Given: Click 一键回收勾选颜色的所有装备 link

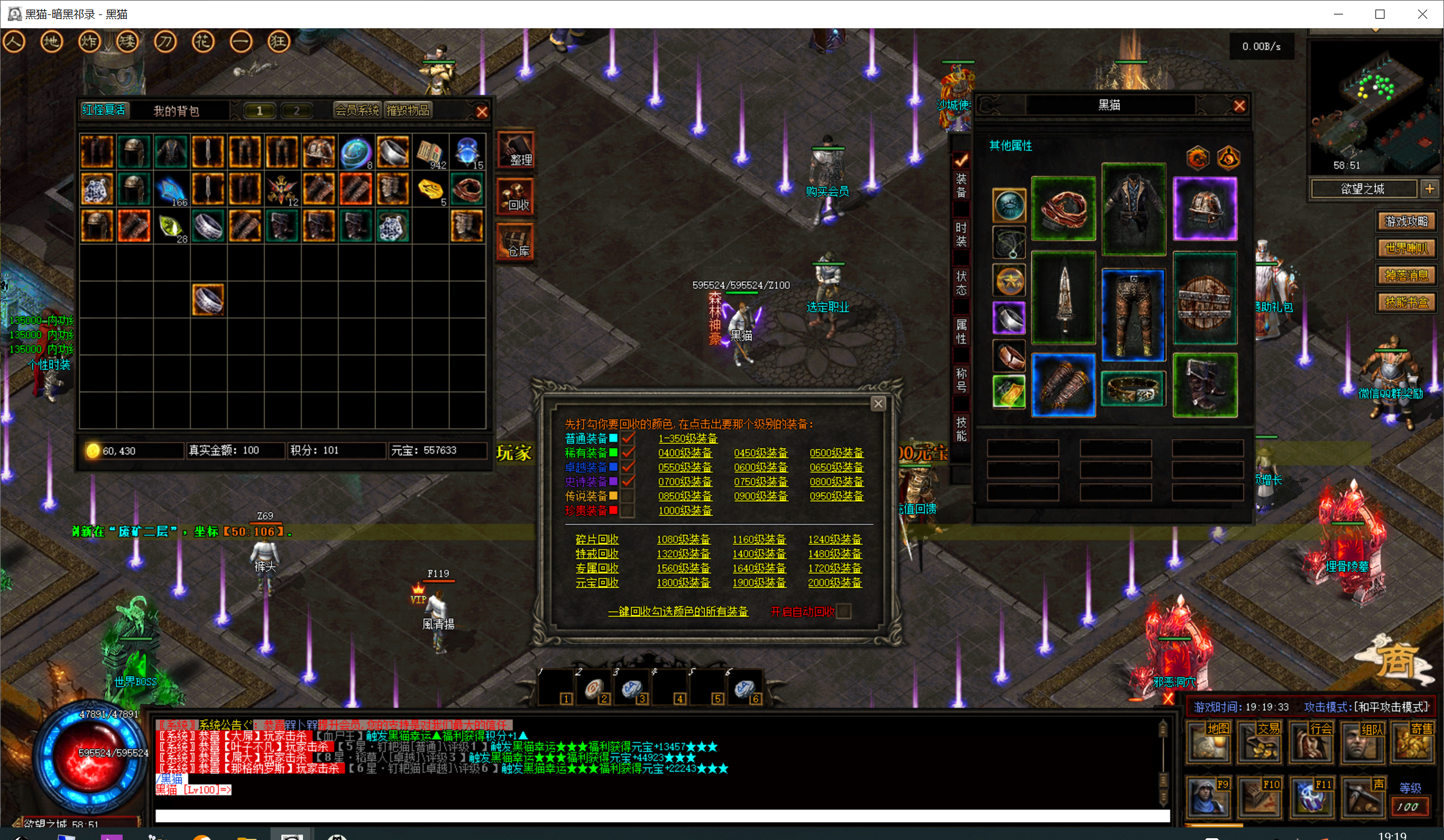Looking at the screenshot, I should (x=678, y=612).
